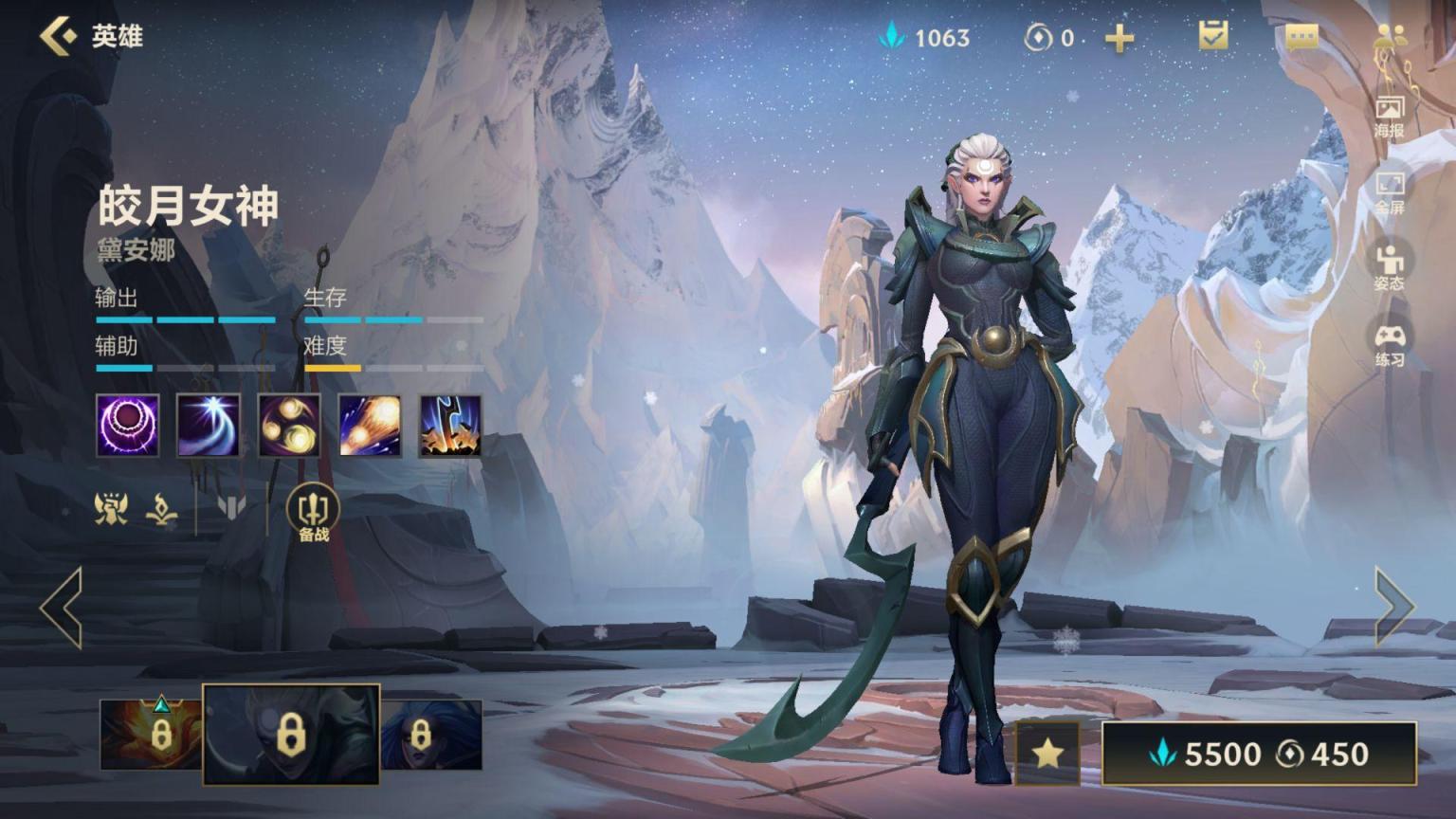Screen dimensions: 1456x819
Task: Open the friends icon
Action: click(x=1390, y=36)
